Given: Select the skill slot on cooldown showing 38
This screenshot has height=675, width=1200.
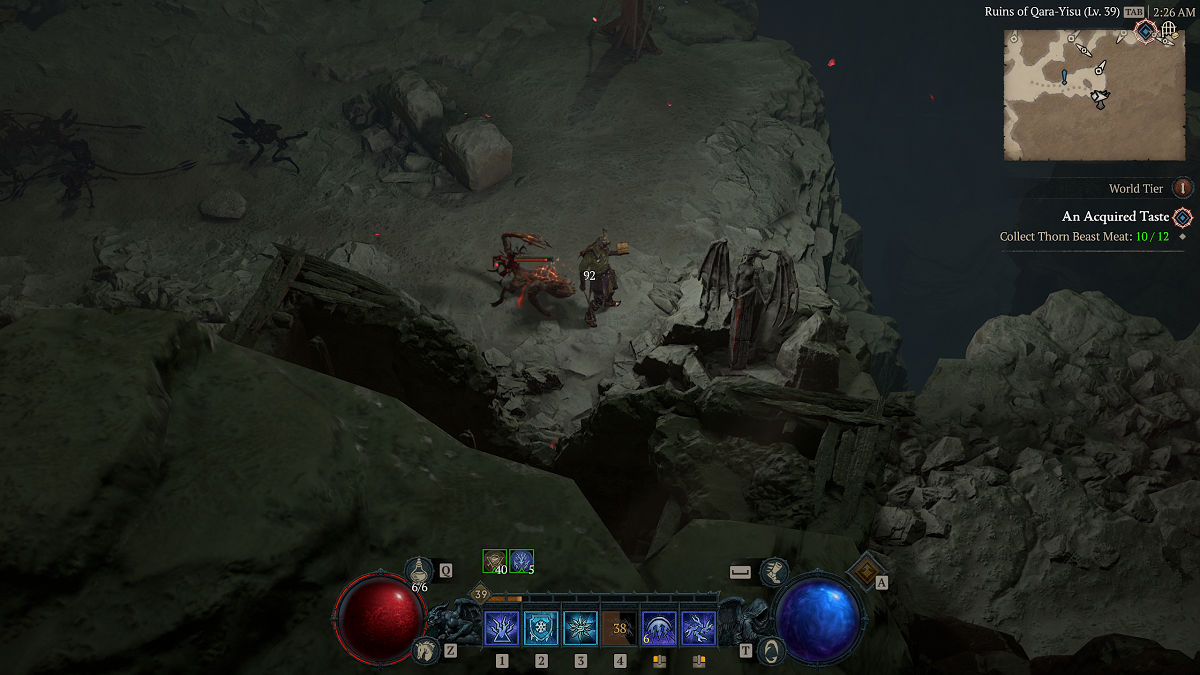Looking at the screenshot, I should coord(620,629).
